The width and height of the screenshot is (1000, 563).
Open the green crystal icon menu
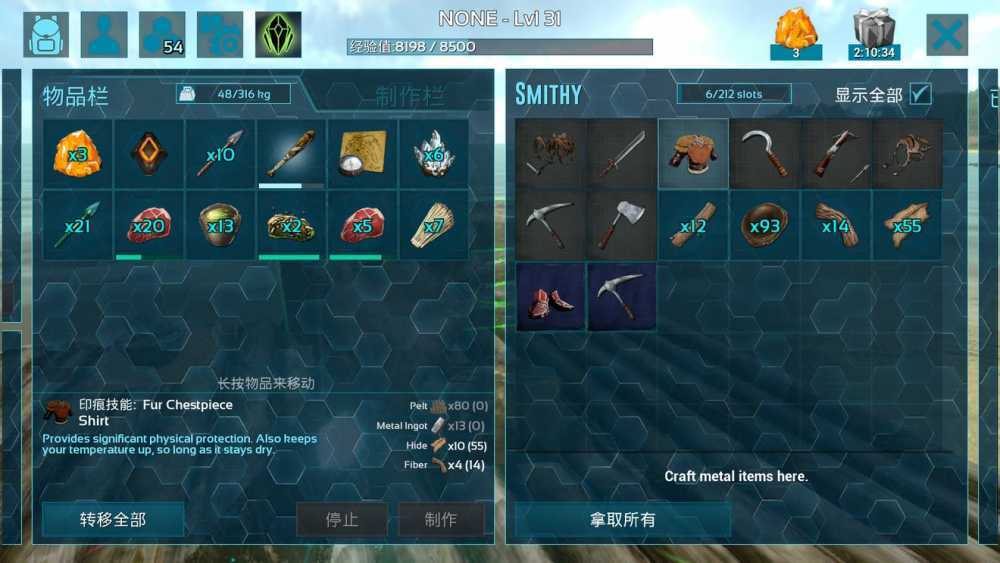tap(278, 35)
